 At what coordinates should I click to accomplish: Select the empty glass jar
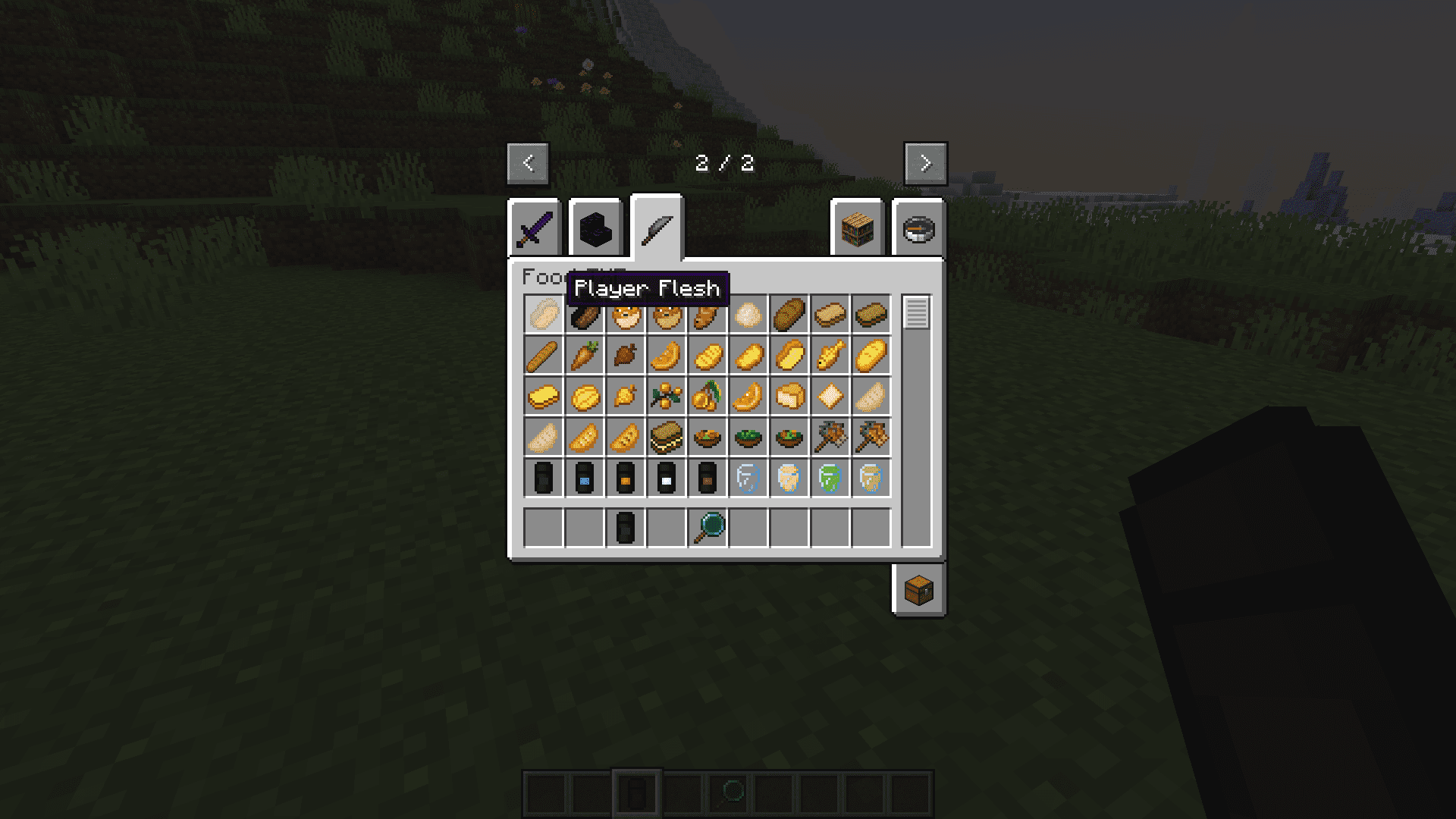coord(748,479)
